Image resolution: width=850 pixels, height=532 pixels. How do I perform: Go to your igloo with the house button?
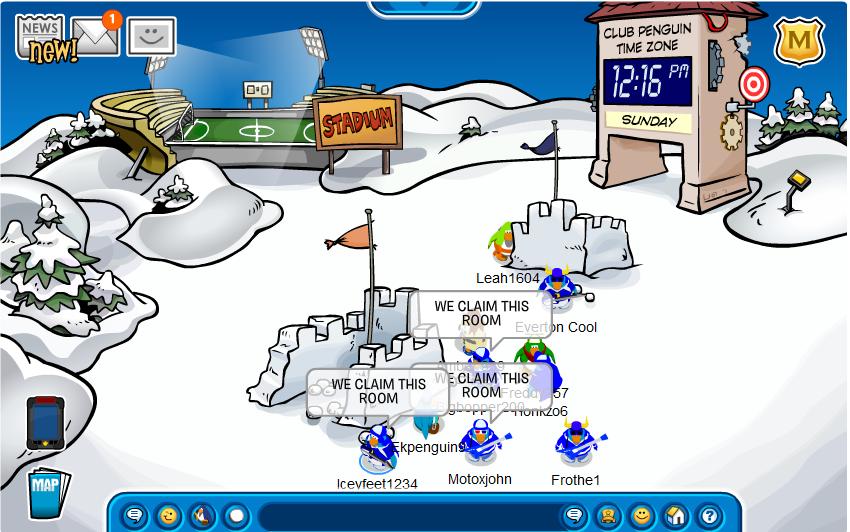pyautogui.click(x=675, y=515)
